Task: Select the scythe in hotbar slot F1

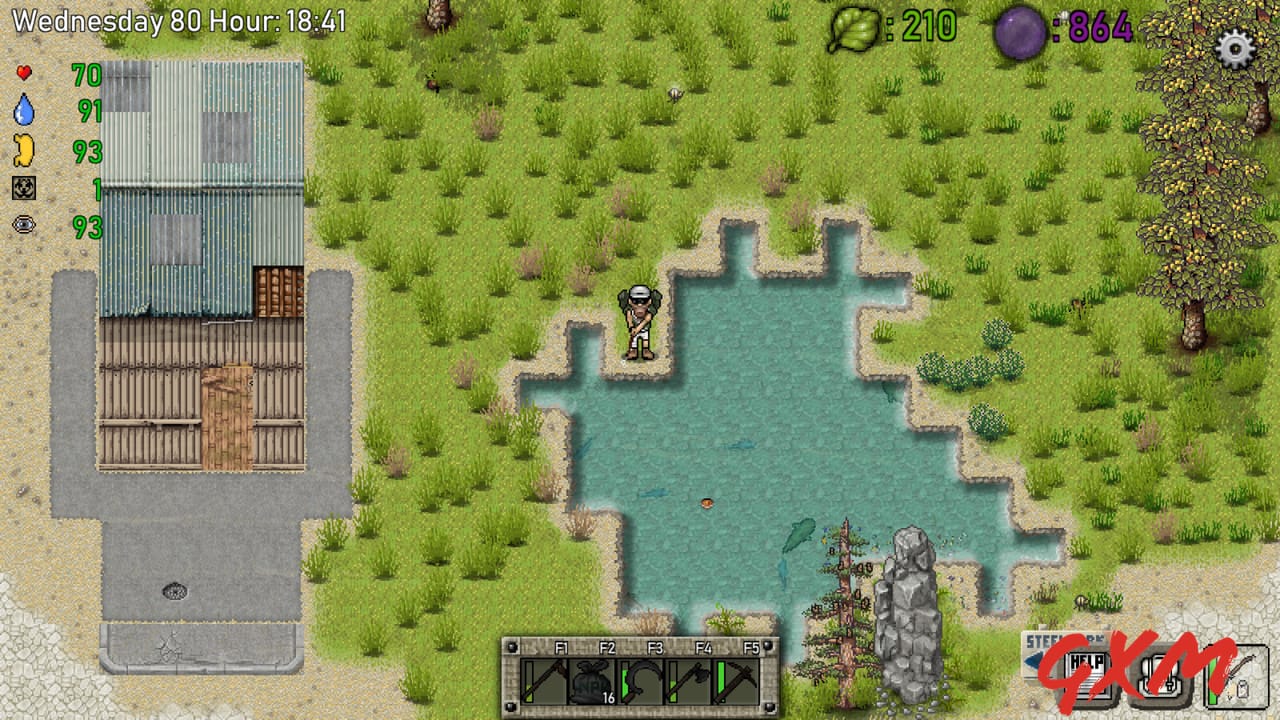Action: point(545,681)
